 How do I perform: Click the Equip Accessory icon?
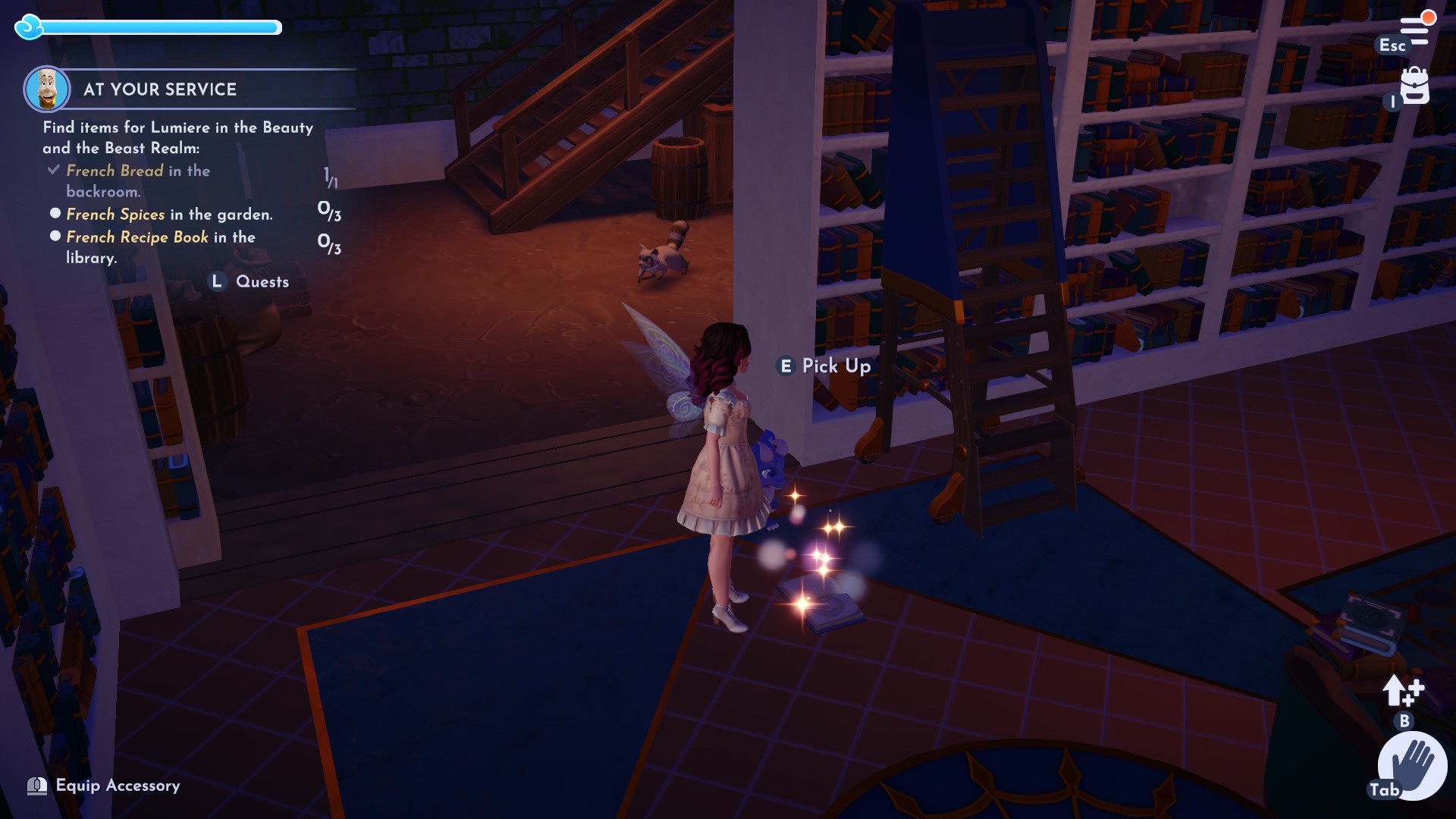point(37,786)
